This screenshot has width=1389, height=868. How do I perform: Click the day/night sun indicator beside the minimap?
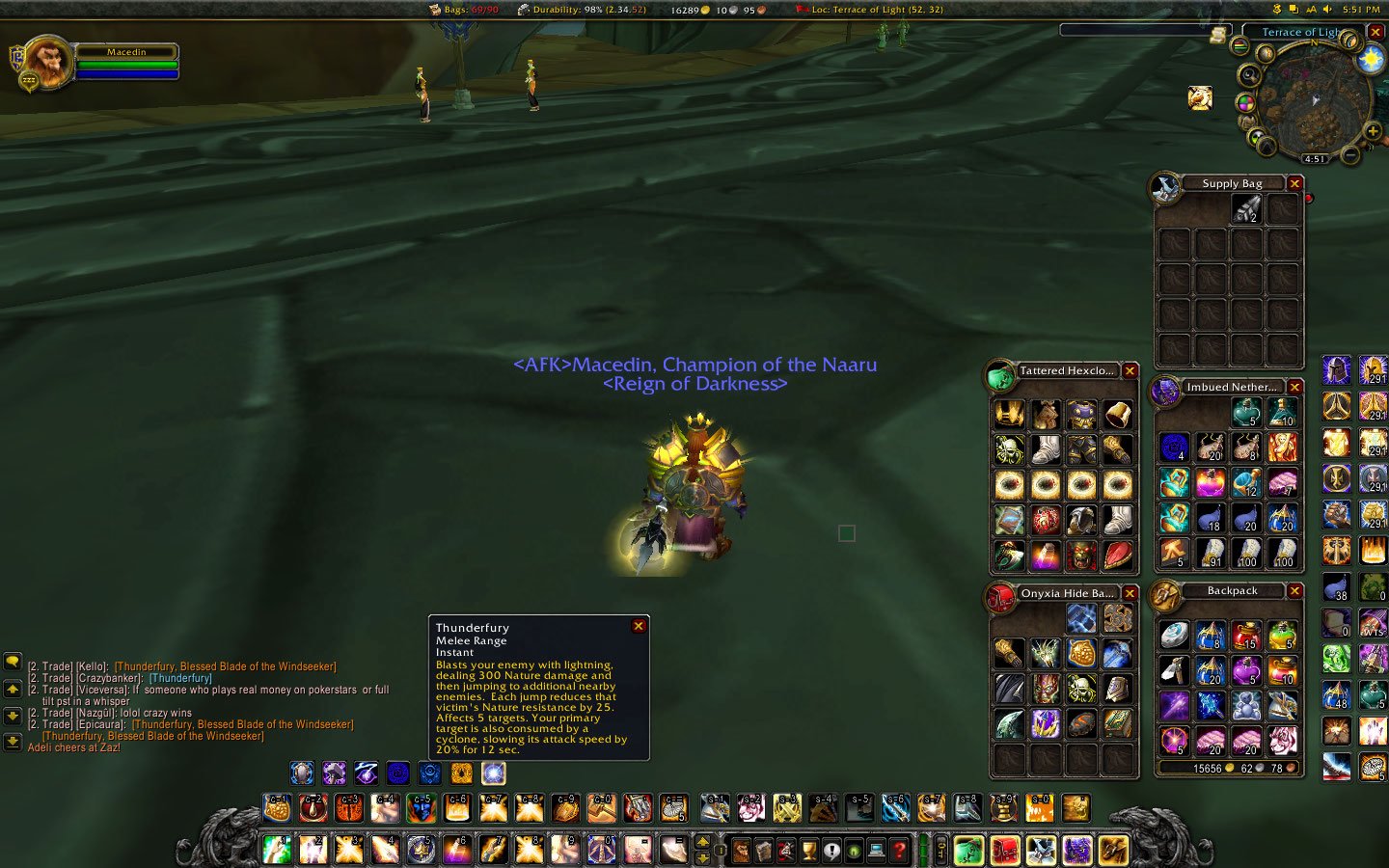click(x=1370, y=58)
